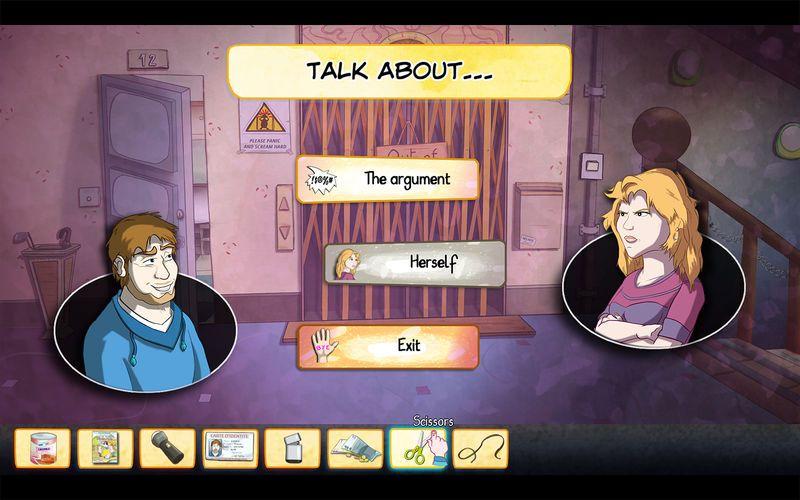Select the tin can inventory item
The height and width of the screenshot is (500, 800).
tap(43, 448)
